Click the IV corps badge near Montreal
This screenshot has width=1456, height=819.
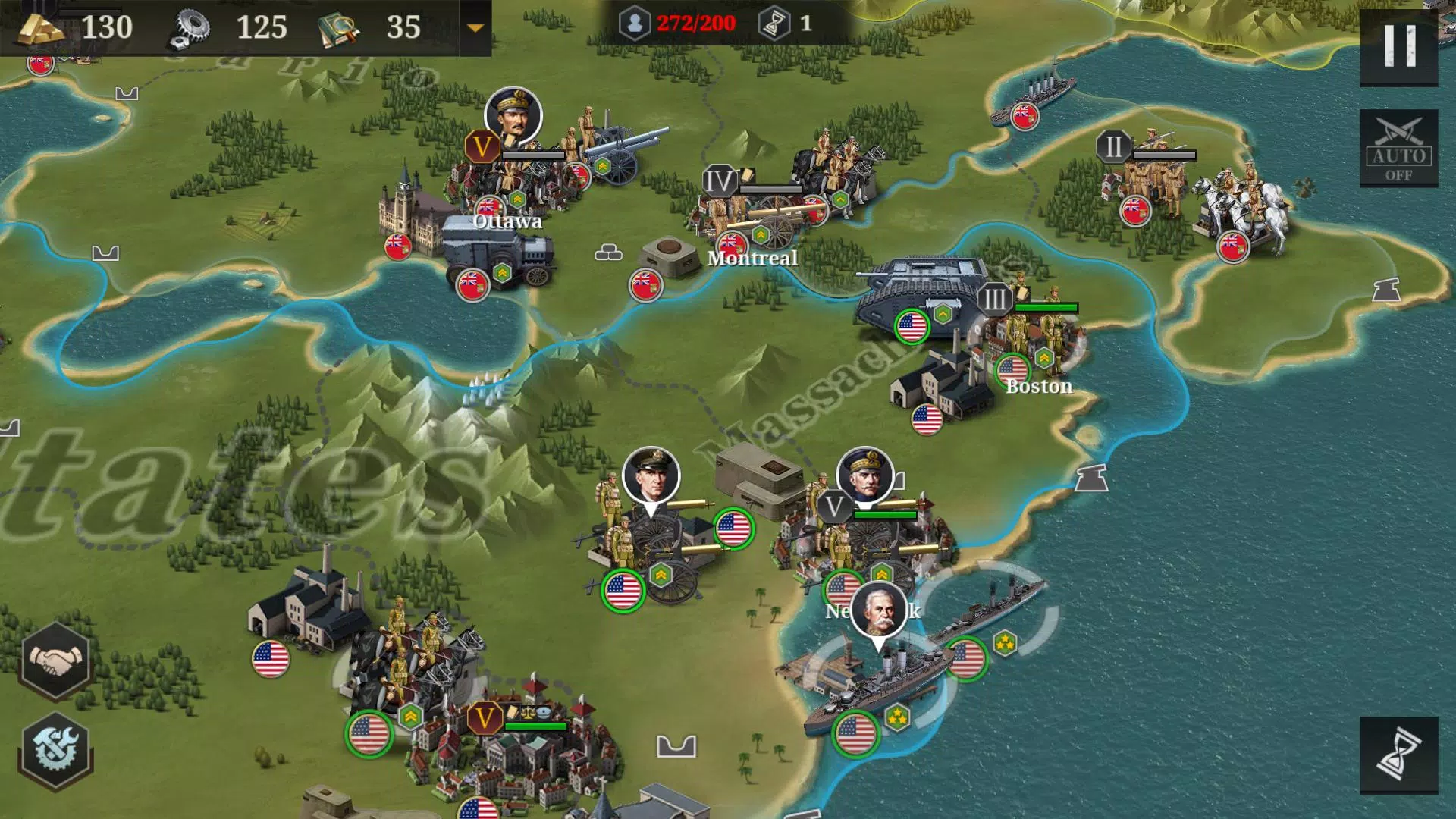[719, 180]
